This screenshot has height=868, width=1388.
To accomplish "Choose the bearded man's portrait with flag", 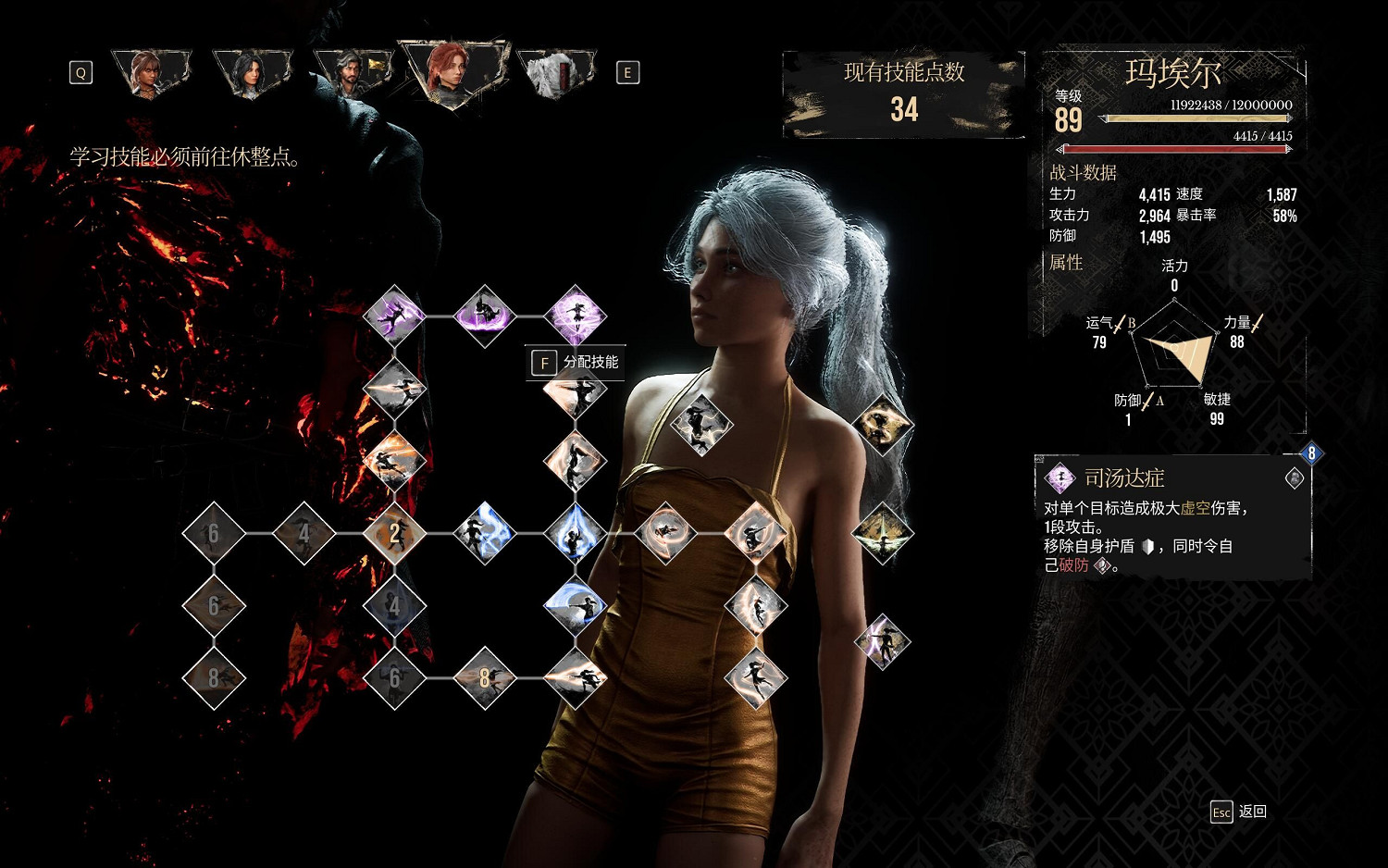I will [353, 72].
